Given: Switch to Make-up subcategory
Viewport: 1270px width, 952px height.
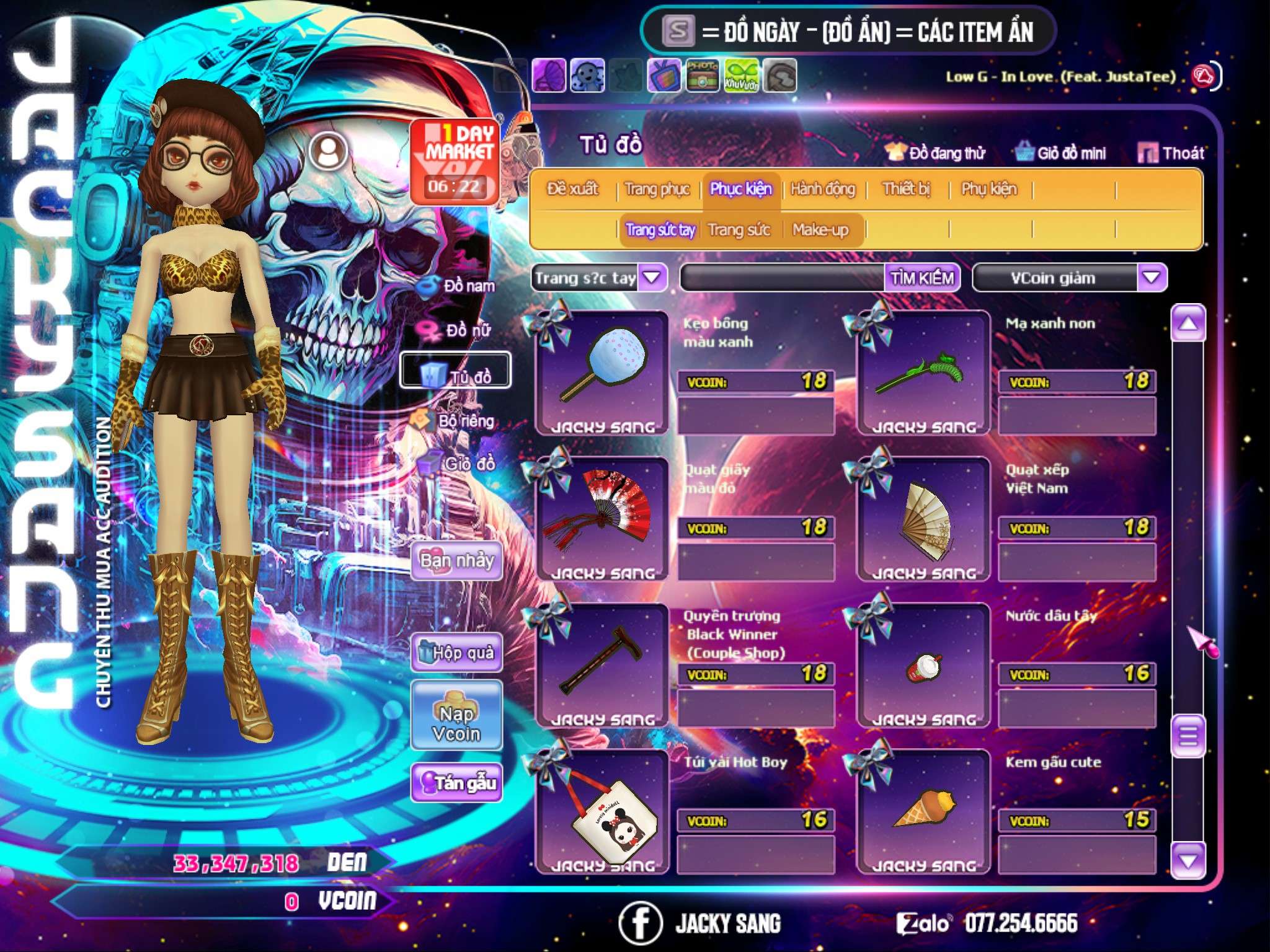Looking at the screenshot, I should [820, 230].
